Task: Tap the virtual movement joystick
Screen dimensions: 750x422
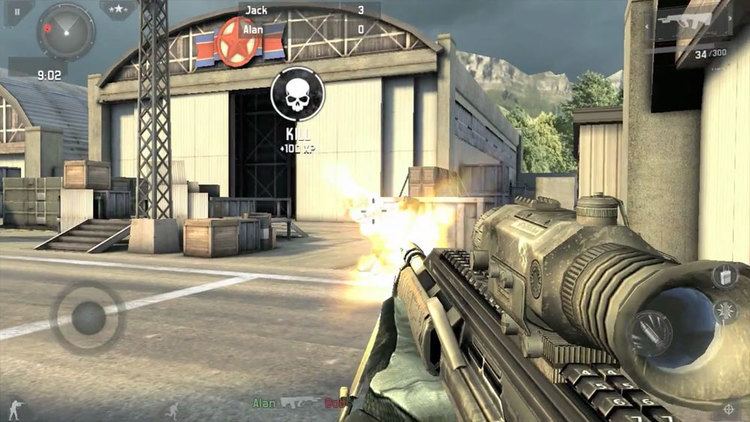Action: click(87, 317)
